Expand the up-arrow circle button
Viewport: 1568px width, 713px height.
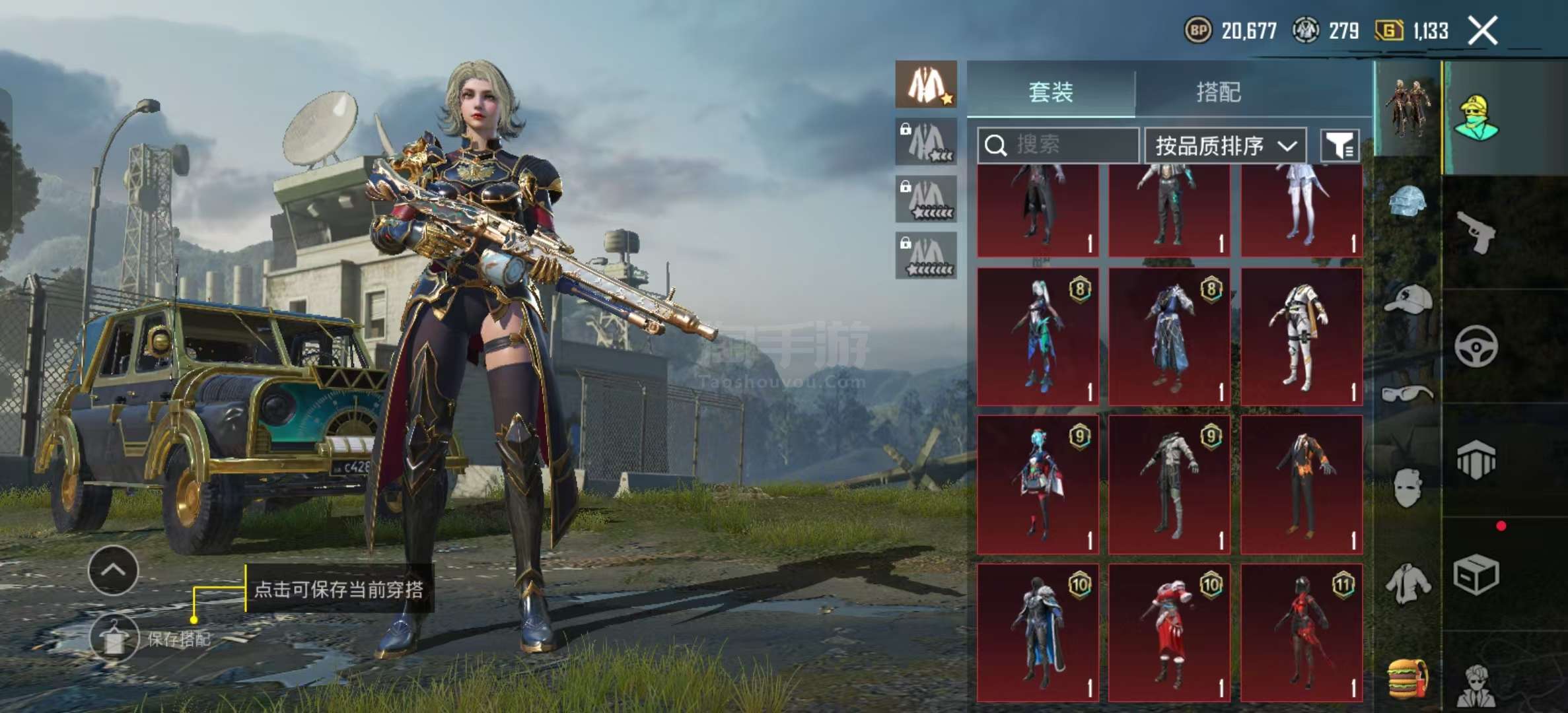113,570
